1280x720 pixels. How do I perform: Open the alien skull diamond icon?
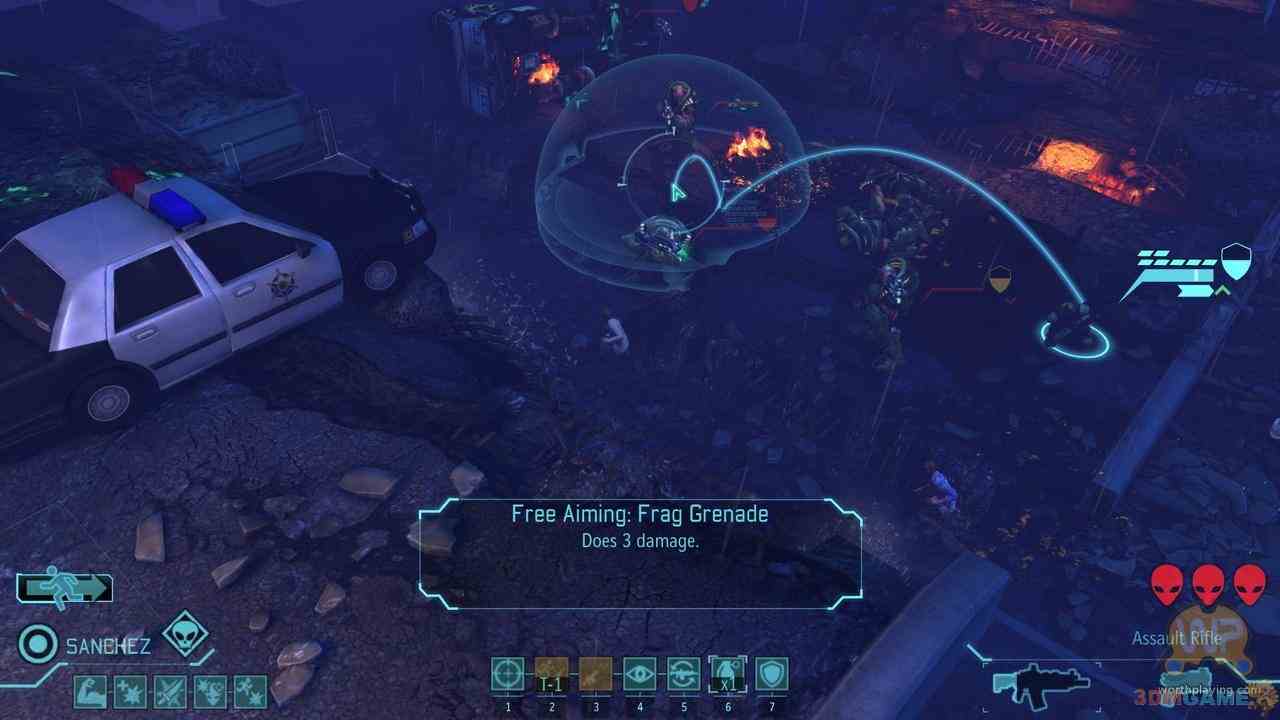pyautogui.click(x=184, y=633)
